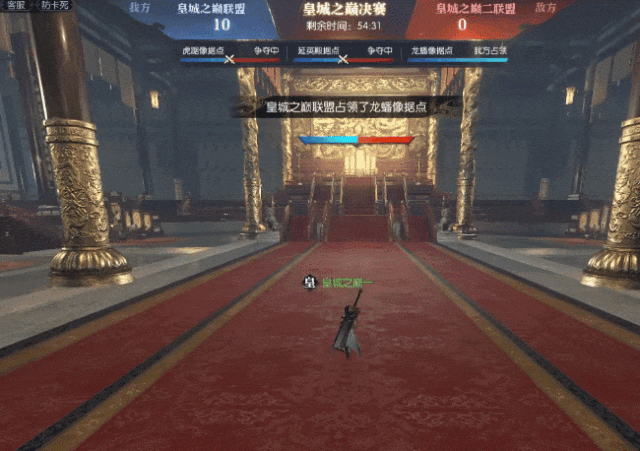Open the 客服 customer service button
The image size is (640, 451).
[16, 6]
